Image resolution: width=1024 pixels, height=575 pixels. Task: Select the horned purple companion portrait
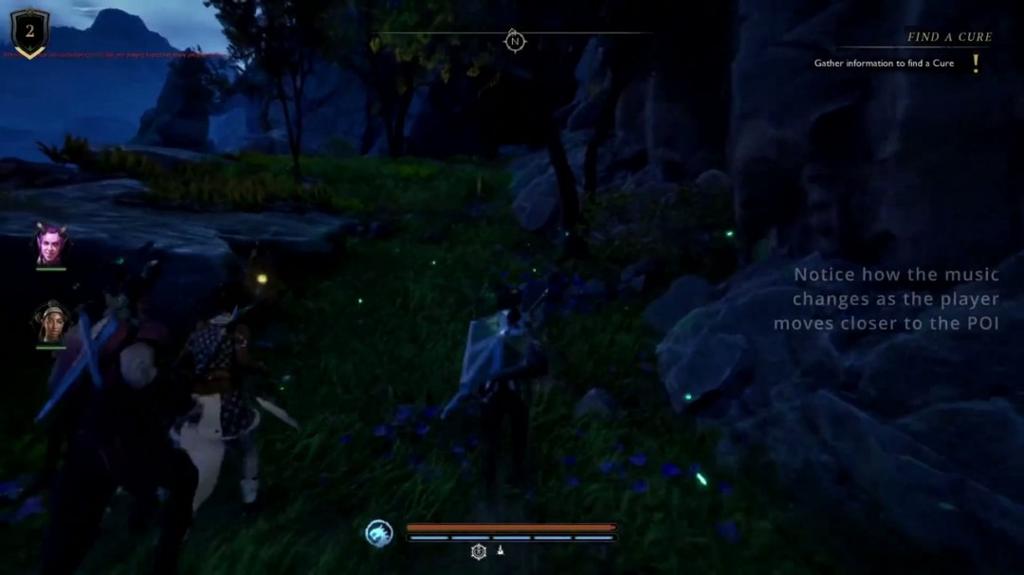point(50,245)
